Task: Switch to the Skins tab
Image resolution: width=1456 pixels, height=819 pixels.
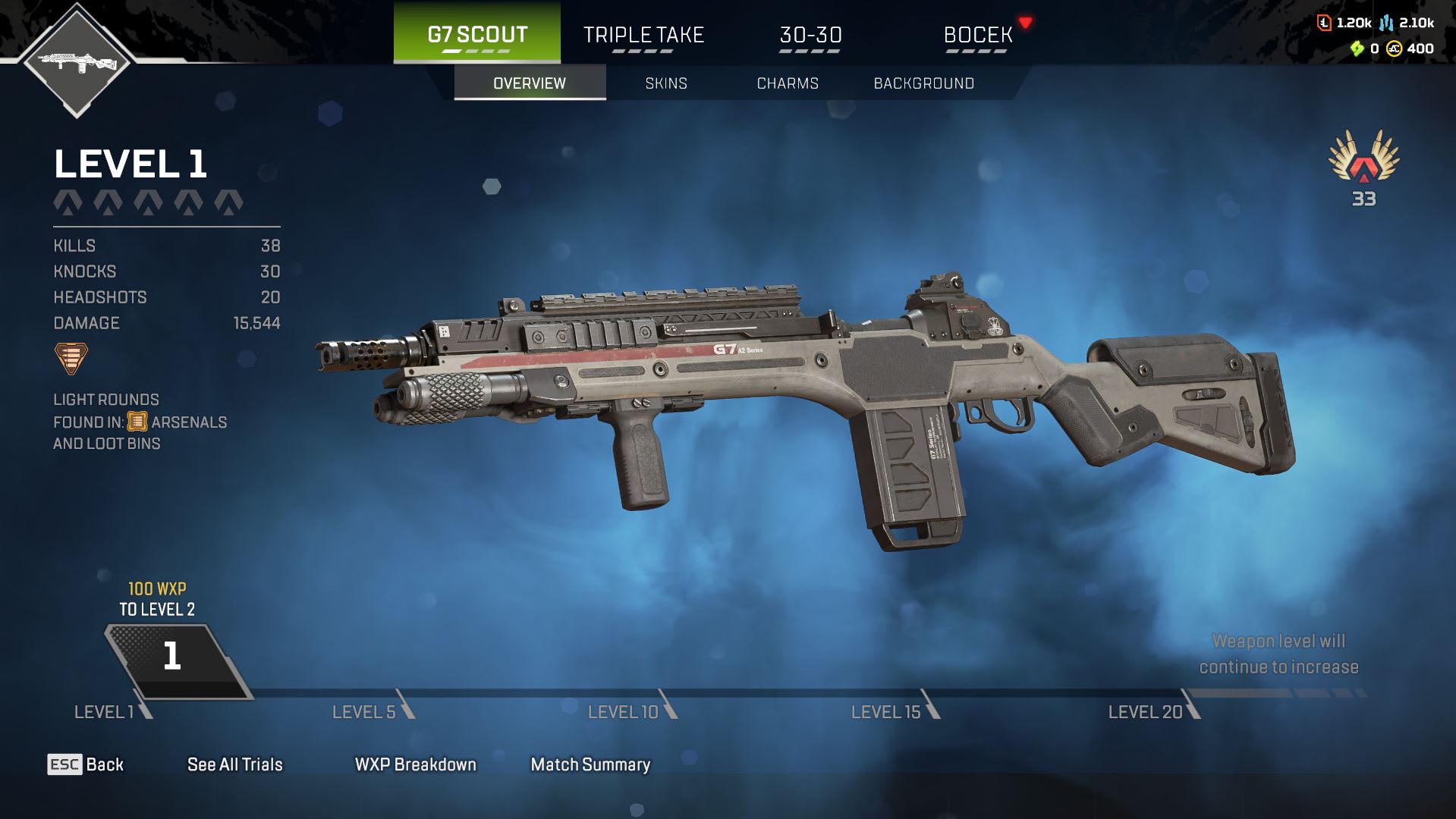Action: (666, 83)
